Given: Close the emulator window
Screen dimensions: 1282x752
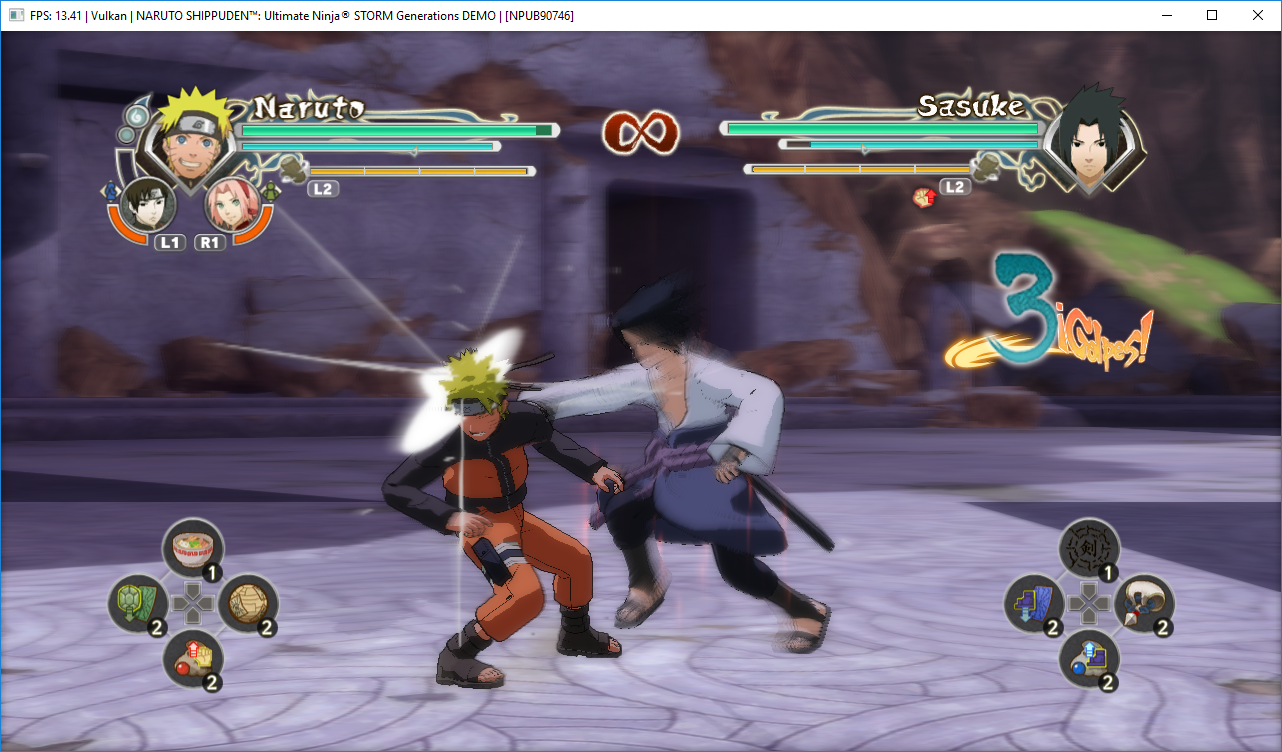Looking at the screenshot, I should [1257, 15].
